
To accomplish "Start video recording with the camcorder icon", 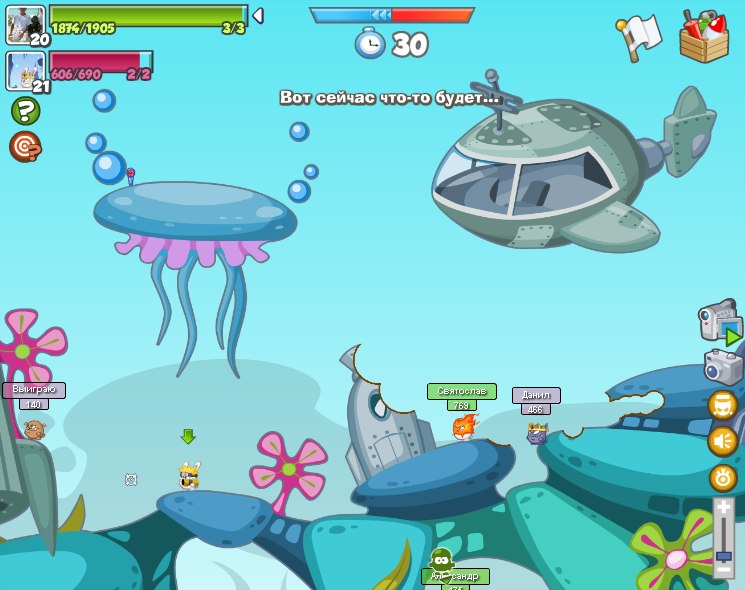I will click(x=720, y=322).
